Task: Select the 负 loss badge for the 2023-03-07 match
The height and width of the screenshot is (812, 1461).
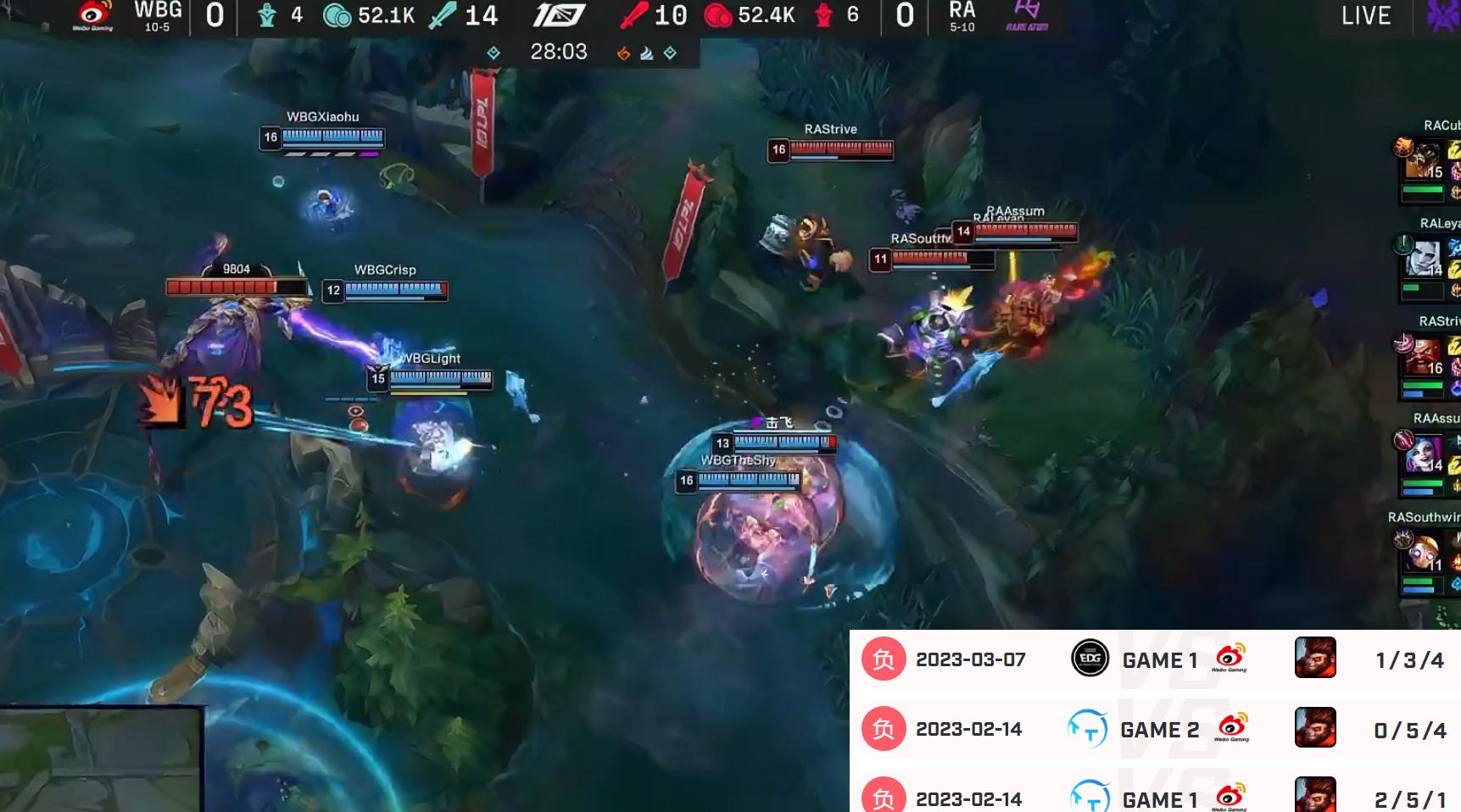Action: (883, 659)
